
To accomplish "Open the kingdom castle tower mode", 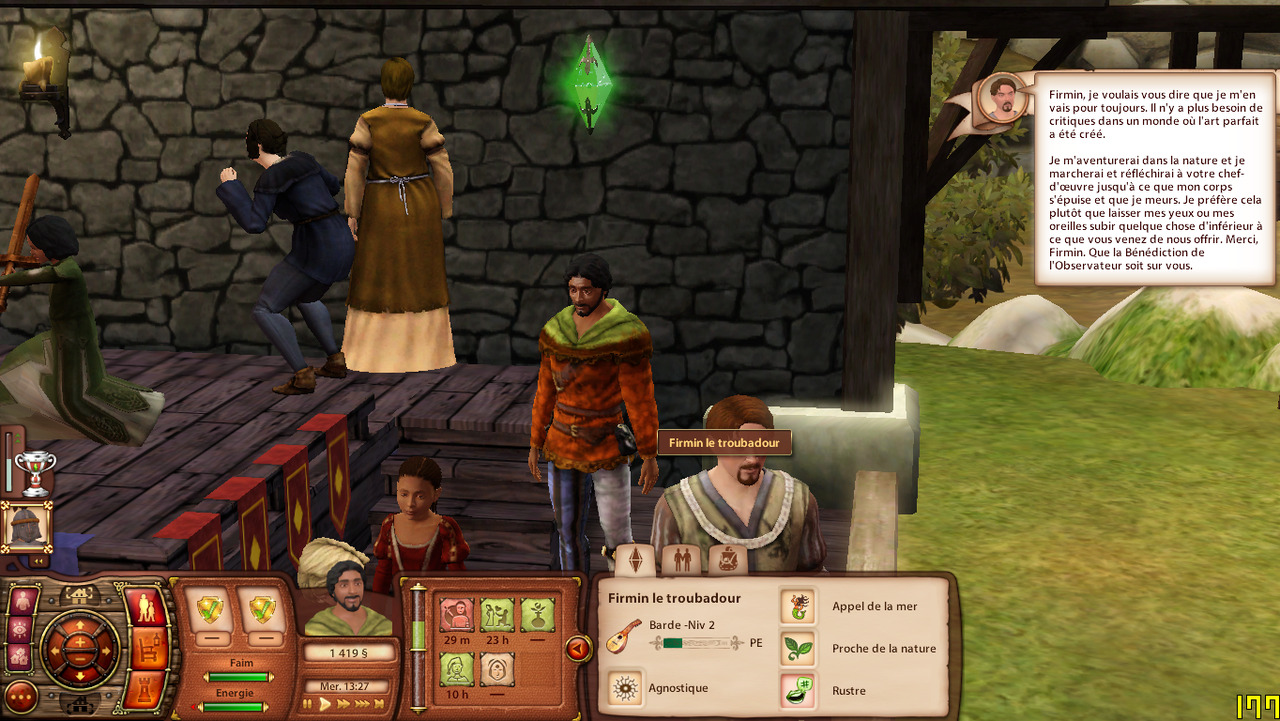I will tap(146, 692).
